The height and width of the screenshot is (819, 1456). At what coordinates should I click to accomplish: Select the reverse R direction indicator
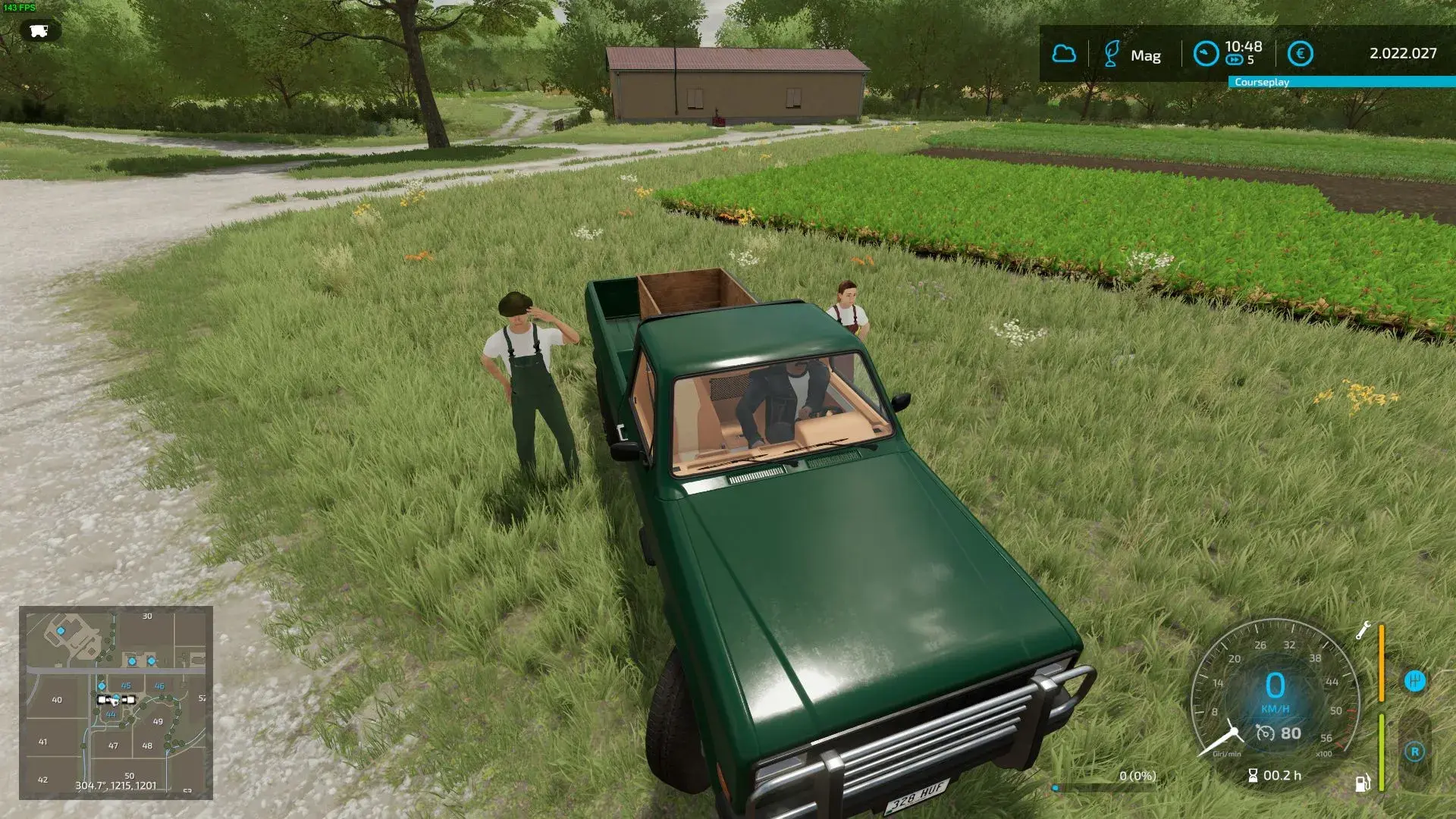[1414, 752]
